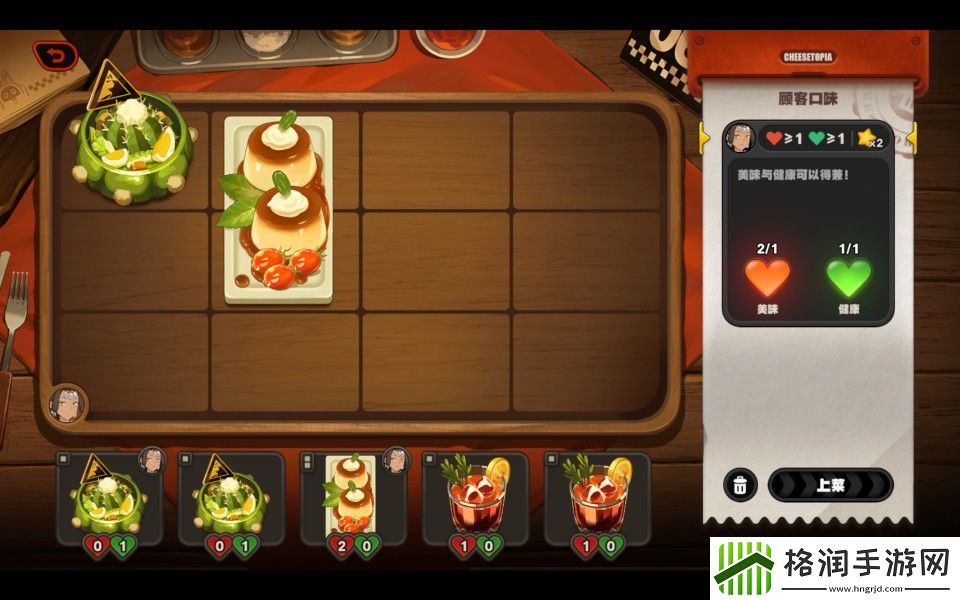Viewport: 960px width, 600px height.
Task: Serve the dishes with the 上菜 button
Action: pos(830,485)
